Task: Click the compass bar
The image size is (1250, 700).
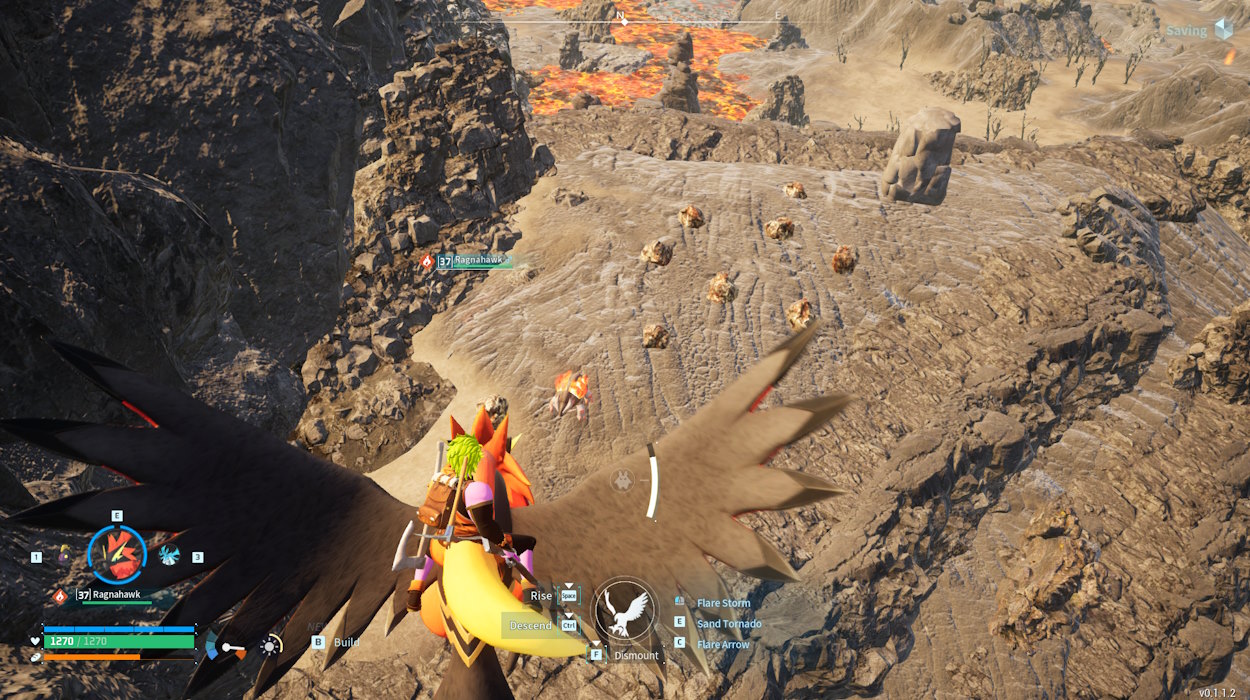Action: pos(625,18)
